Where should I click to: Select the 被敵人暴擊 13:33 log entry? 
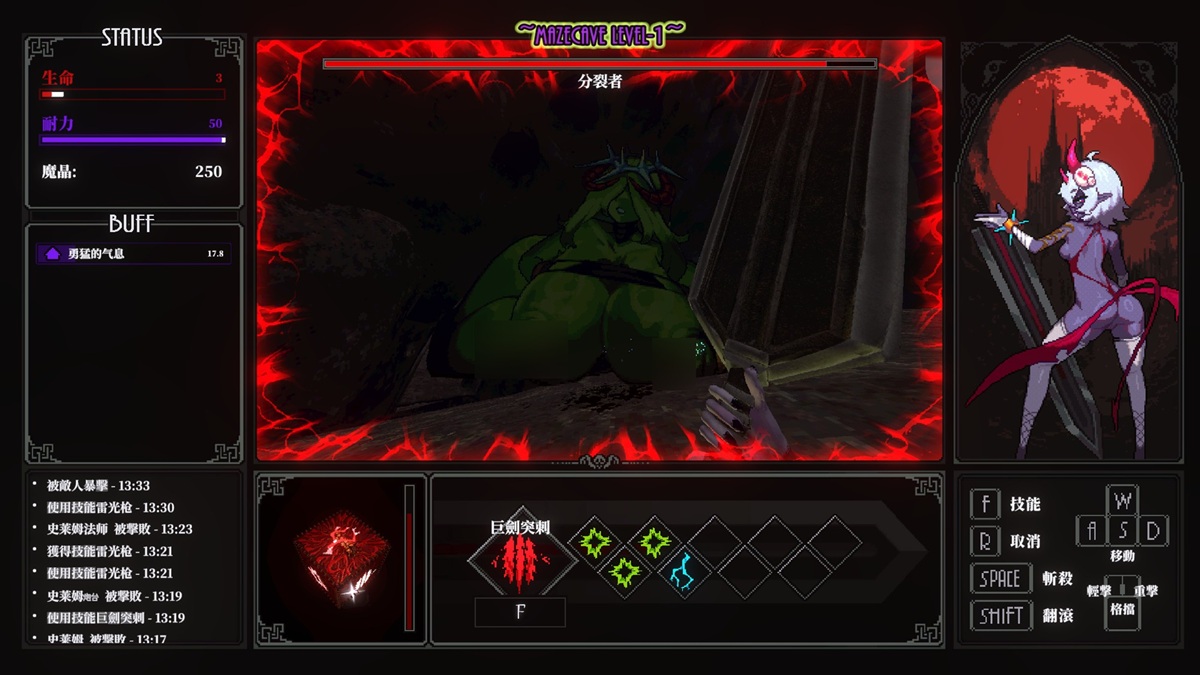click(98, 485)
